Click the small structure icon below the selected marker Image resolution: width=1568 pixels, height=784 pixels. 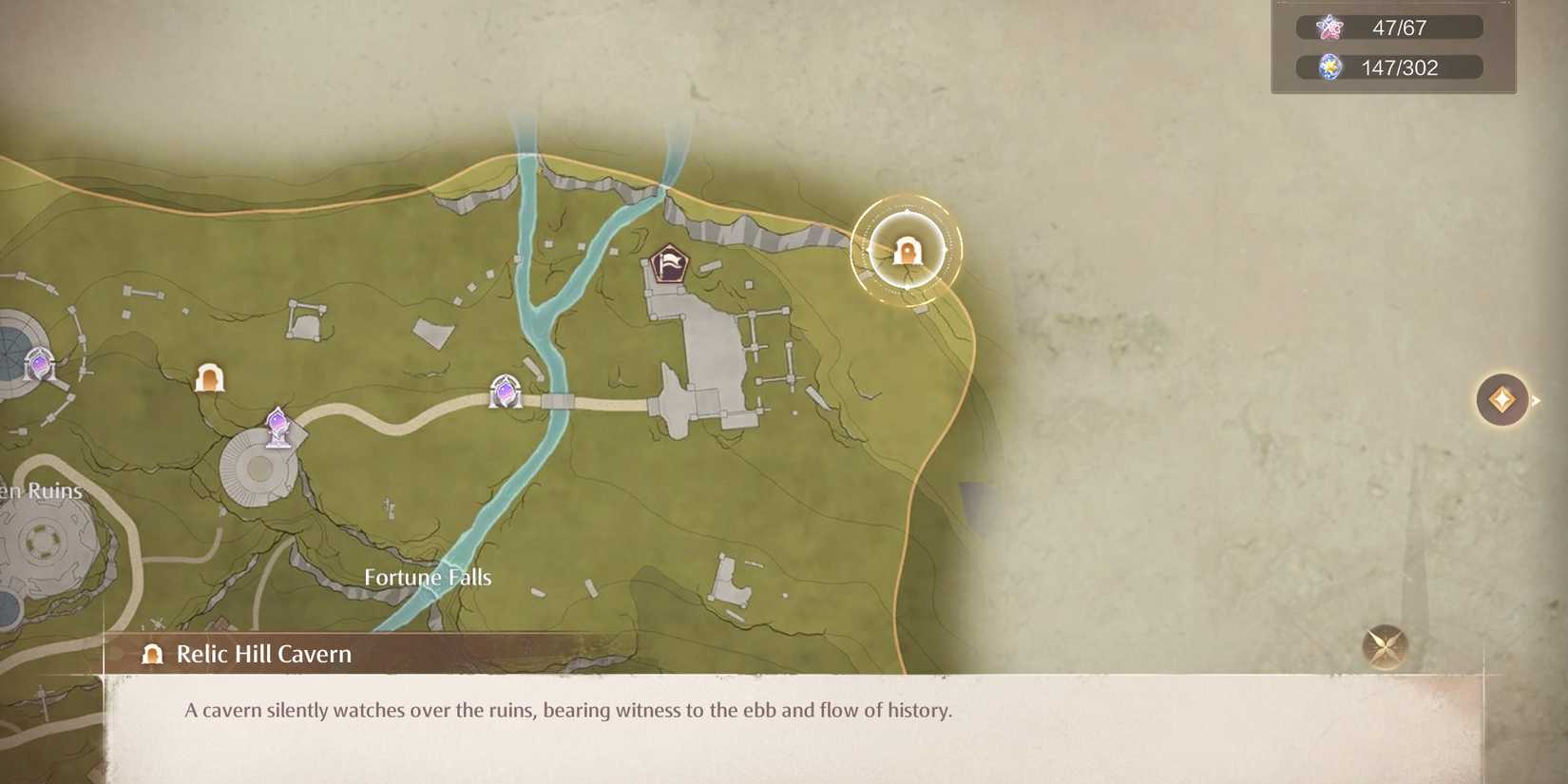[x=920, y=309]
